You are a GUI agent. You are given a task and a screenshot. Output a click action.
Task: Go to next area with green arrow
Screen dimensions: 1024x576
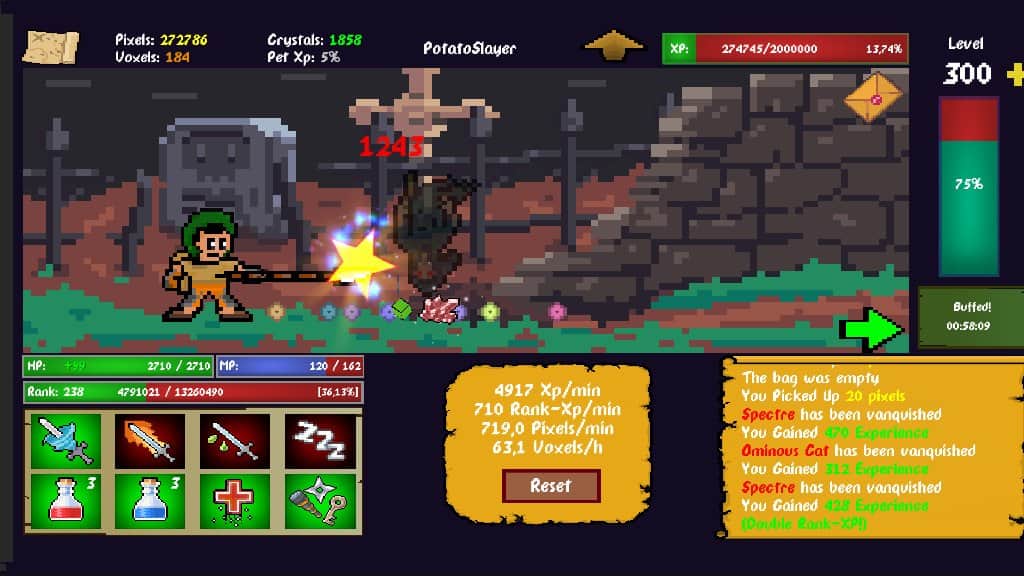point(871,328)
